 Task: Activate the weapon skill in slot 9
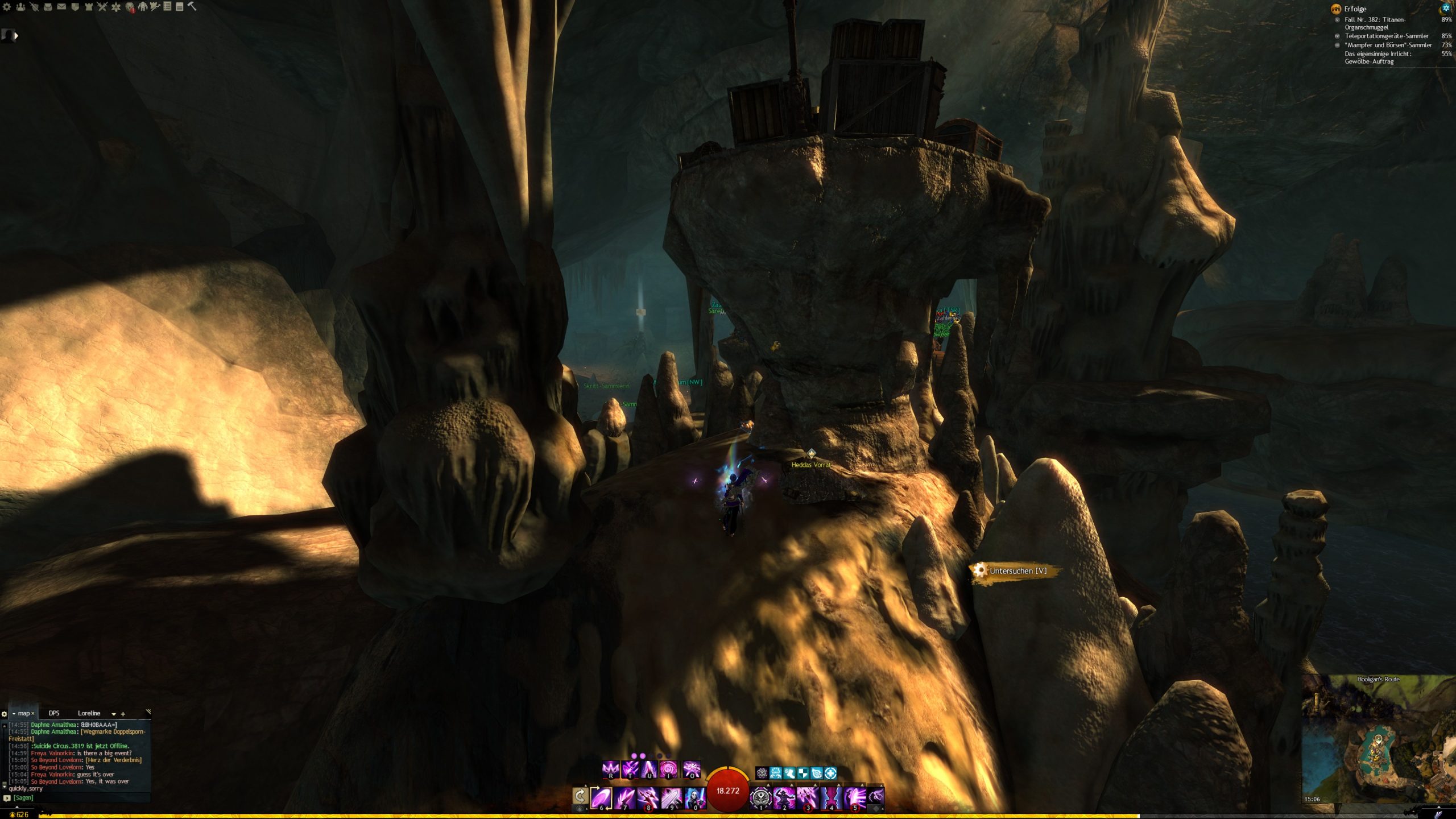pyautogui.click(x=671, y=798)
